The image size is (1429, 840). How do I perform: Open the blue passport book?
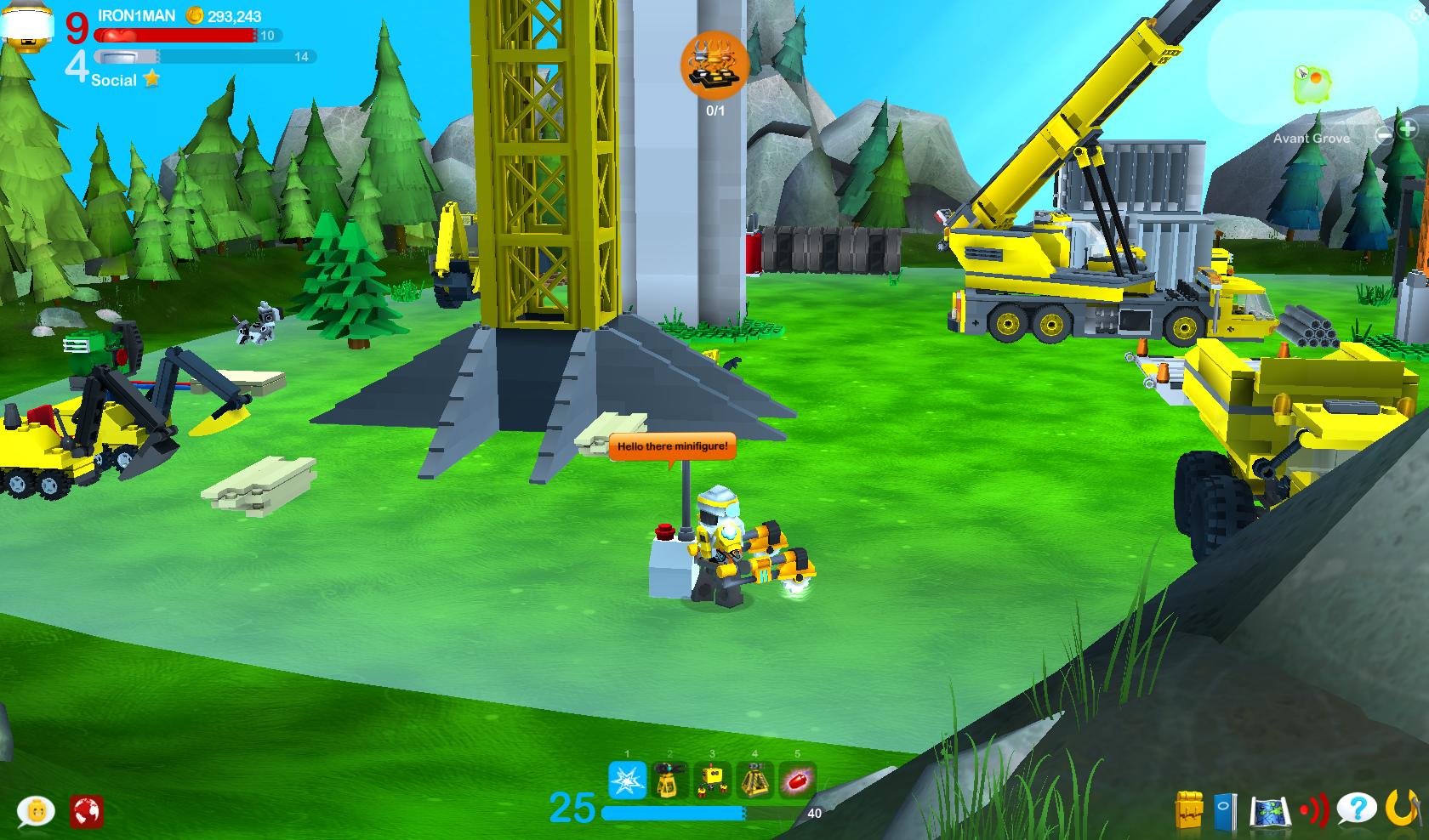pos(1226,811)
